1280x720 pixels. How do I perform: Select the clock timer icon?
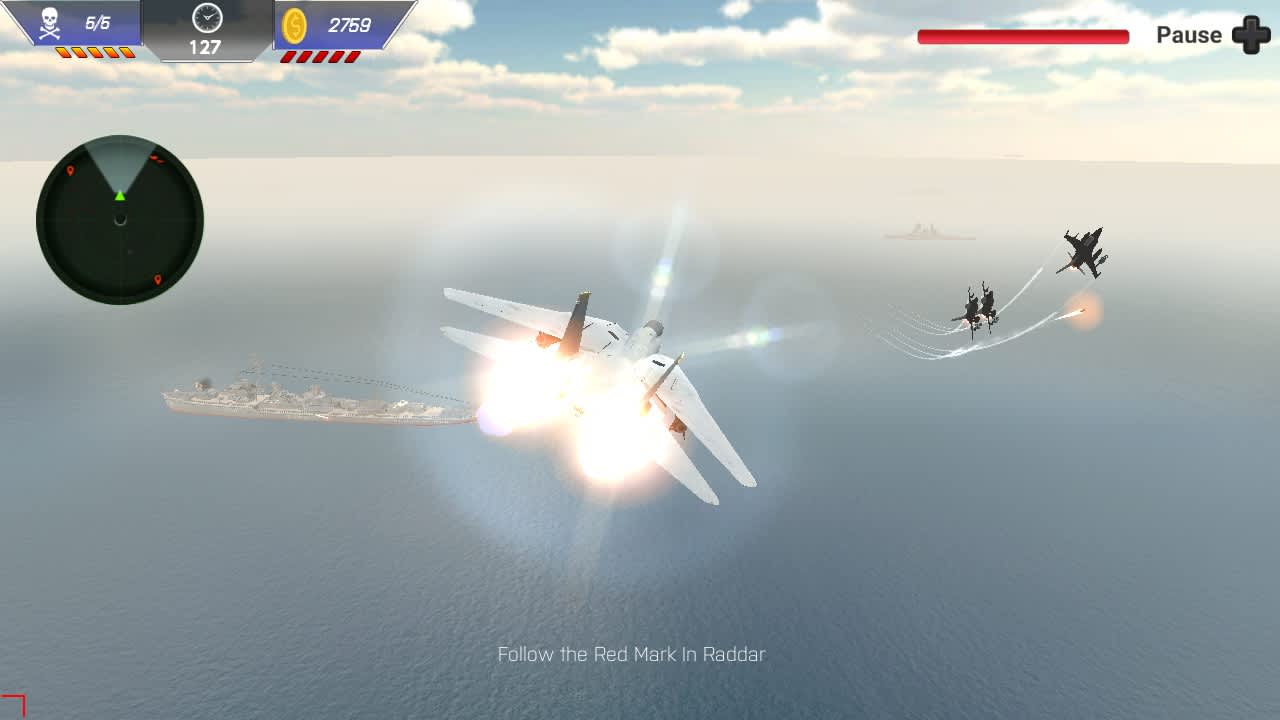(x=206, y=17)
